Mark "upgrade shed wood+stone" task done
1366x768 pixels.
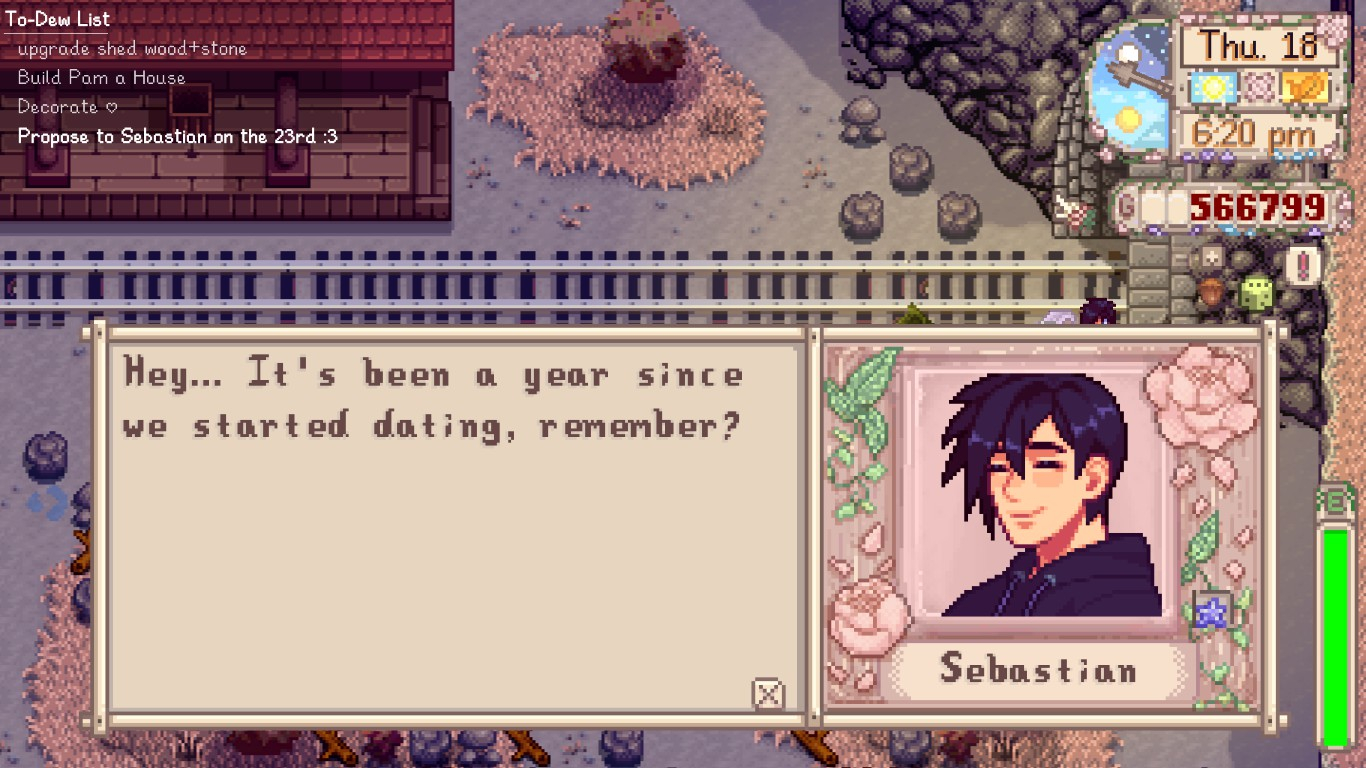click(x=132, y=49)
